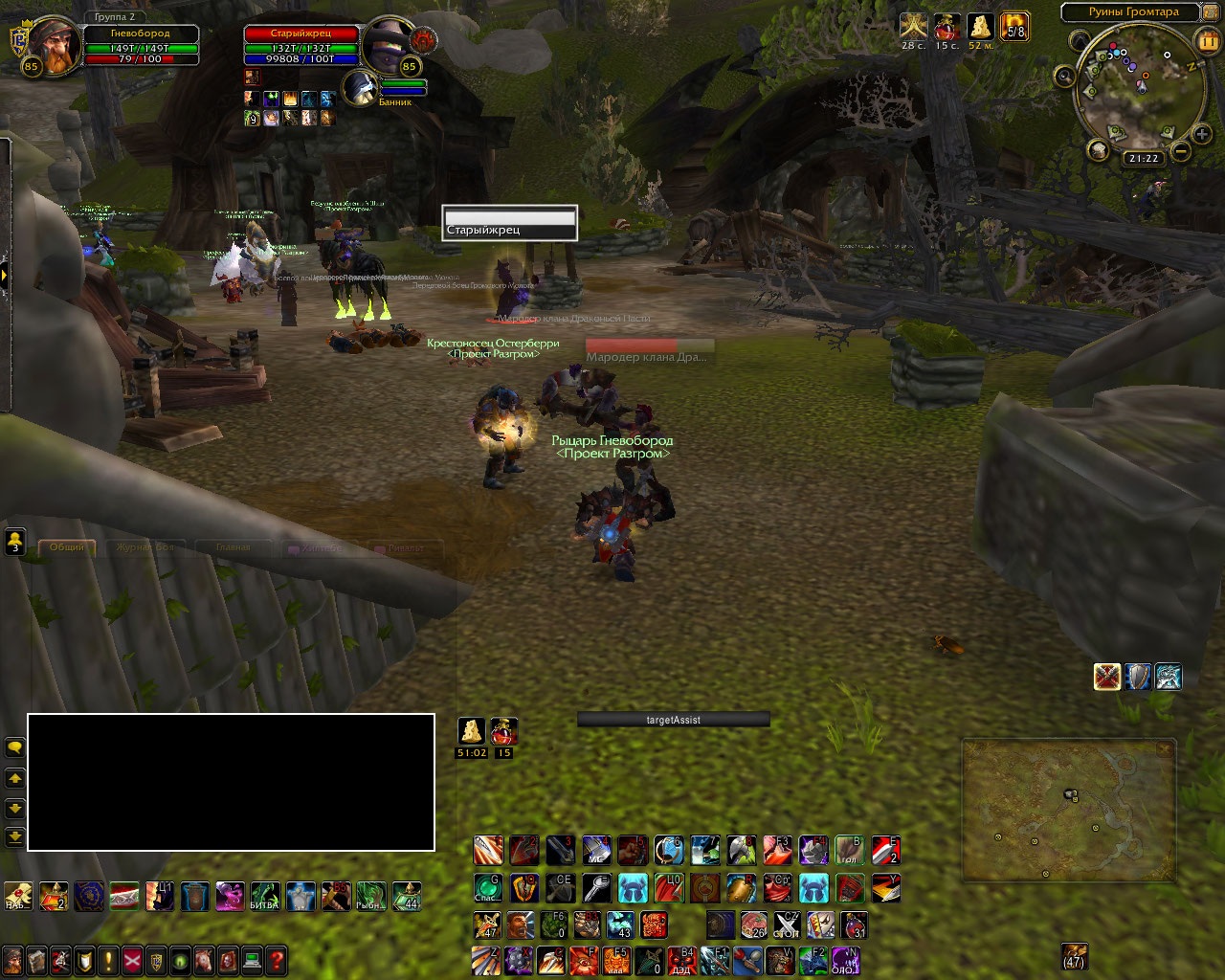Switch to the Общий chat tab
1225x980 pixels.
pos(67,547)
